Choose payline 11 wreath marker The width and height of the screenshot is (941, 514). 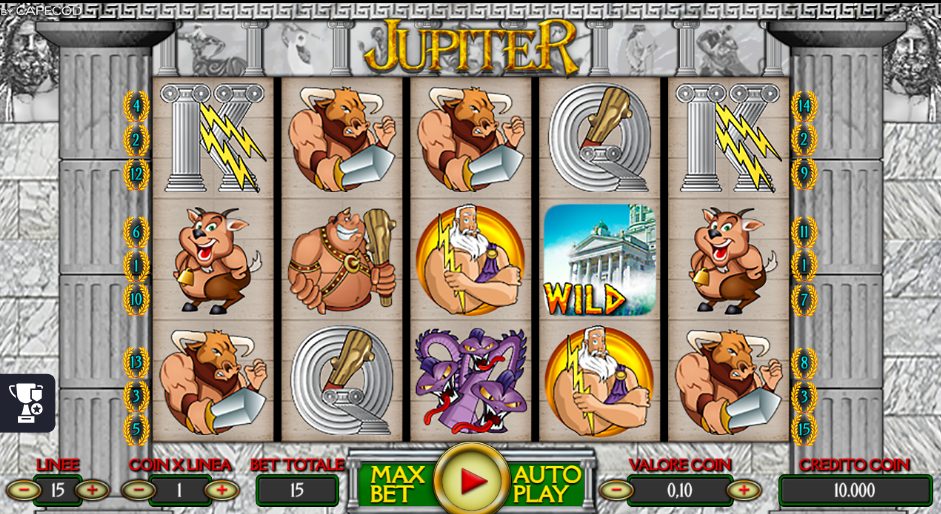tap(803, 233)
